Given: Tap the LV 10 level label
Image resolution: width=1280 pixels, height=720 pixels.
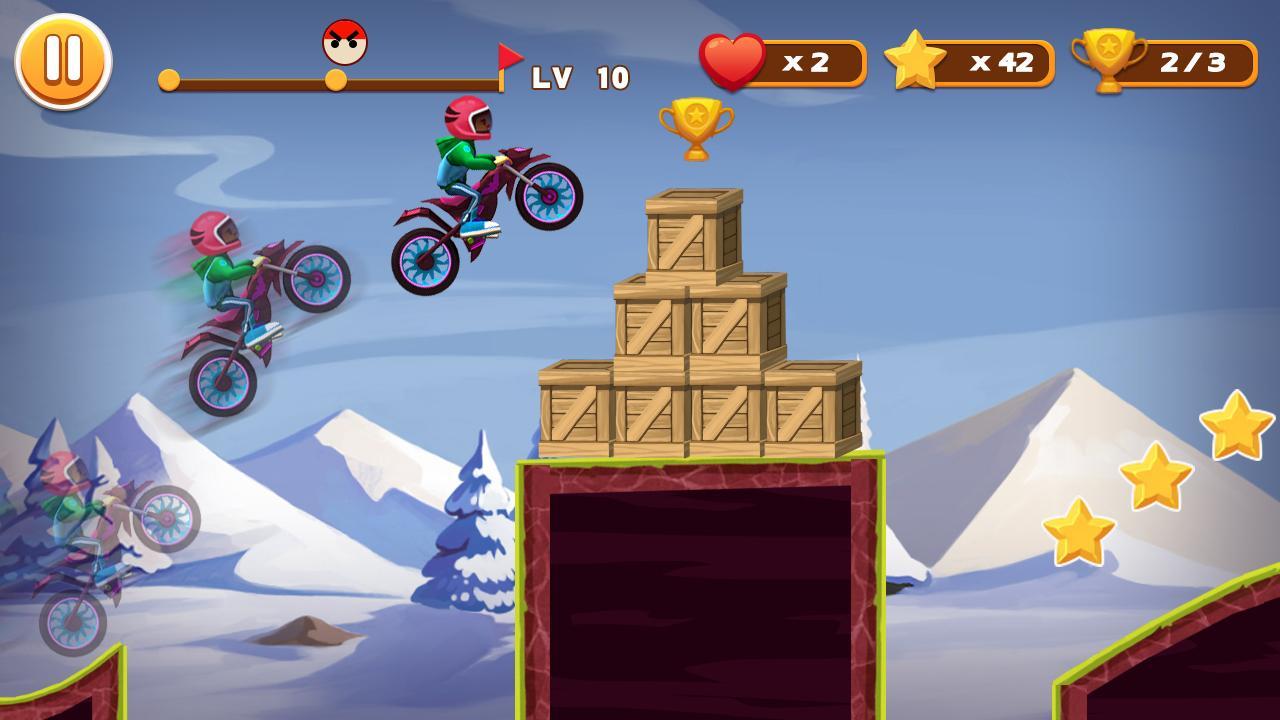Looking at the screenshot, I should [x=580, y=77].
